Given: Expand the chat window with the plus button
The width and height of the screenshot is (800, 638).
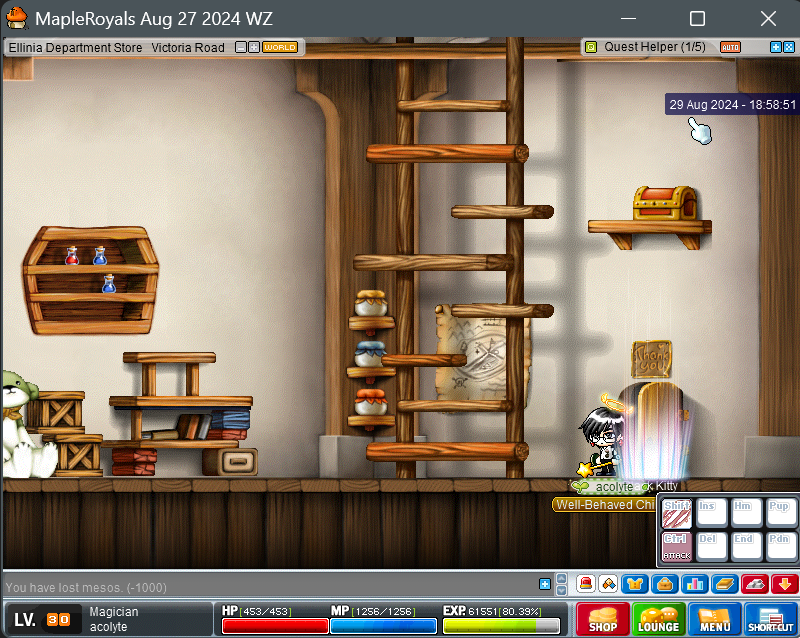Looking at the screenshot, I should tap(545, 584).
